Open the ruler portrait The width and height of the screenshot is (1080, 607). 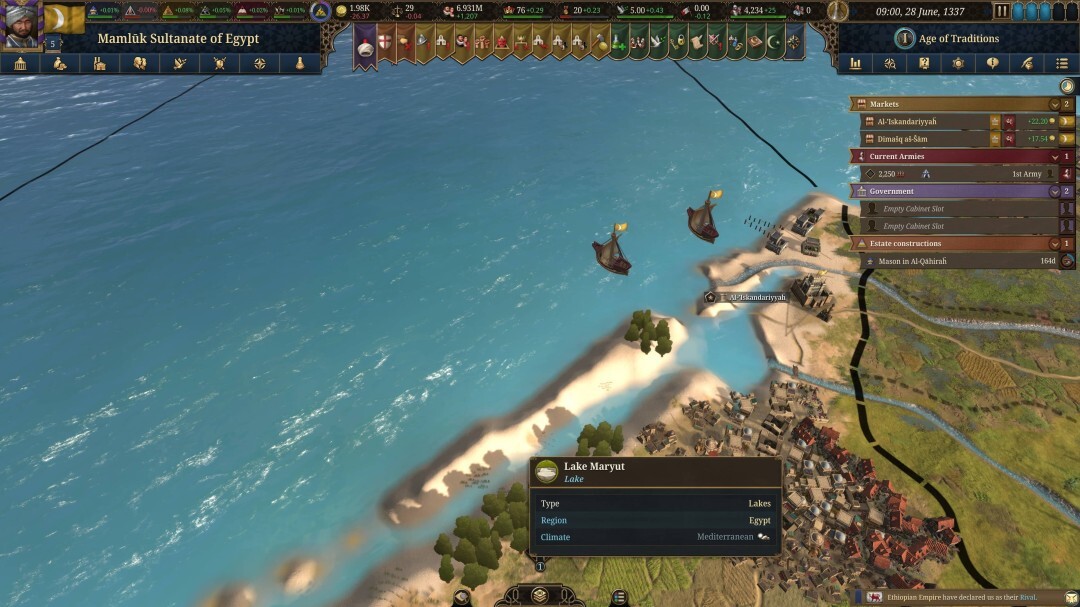point(21,24)
